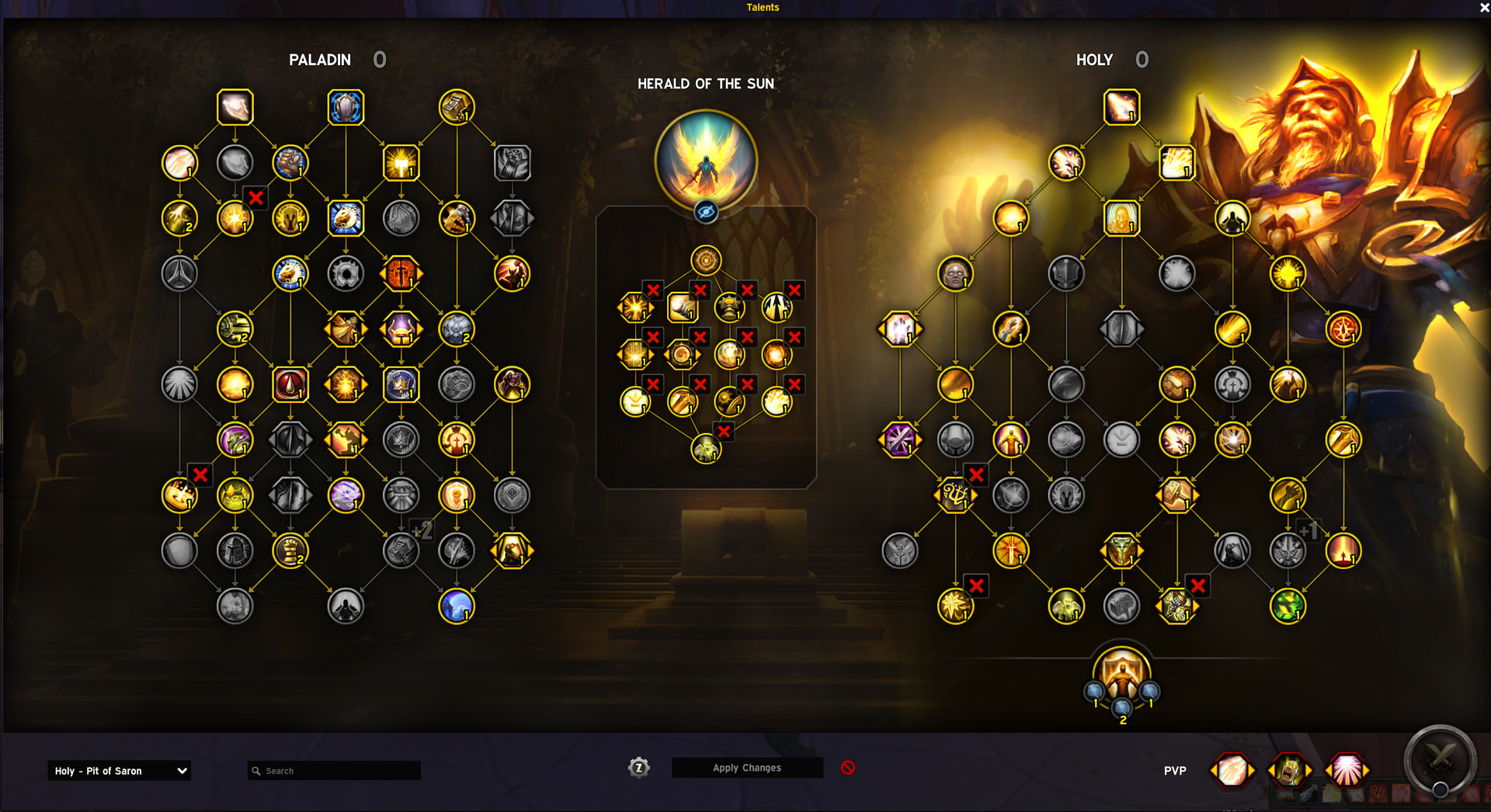Open the Holy - Pit of Saron loadout dropdown
Image resolution: width=1491 pixels, height=812 pixels.
click(119, 771)
